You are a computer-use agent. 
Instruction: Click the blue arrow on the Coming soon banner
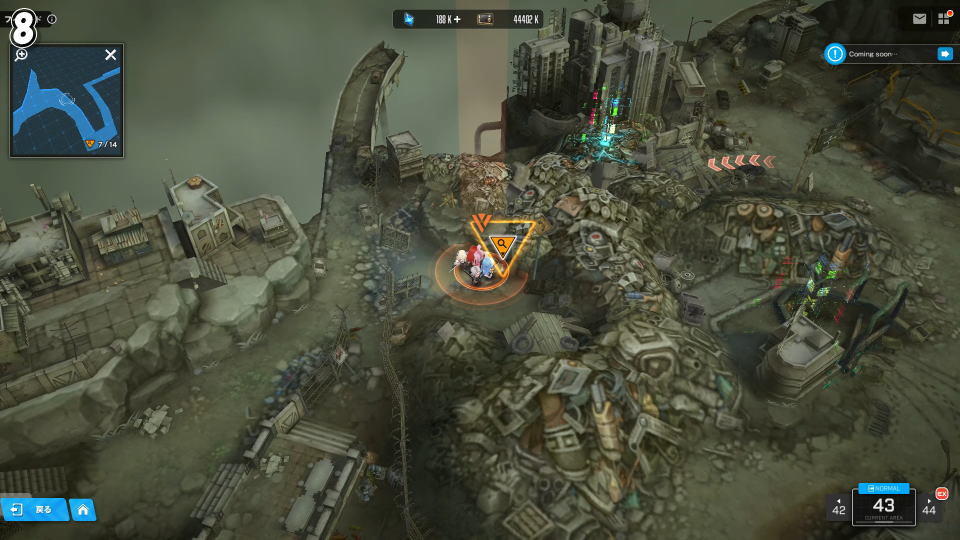click(944, 54)
